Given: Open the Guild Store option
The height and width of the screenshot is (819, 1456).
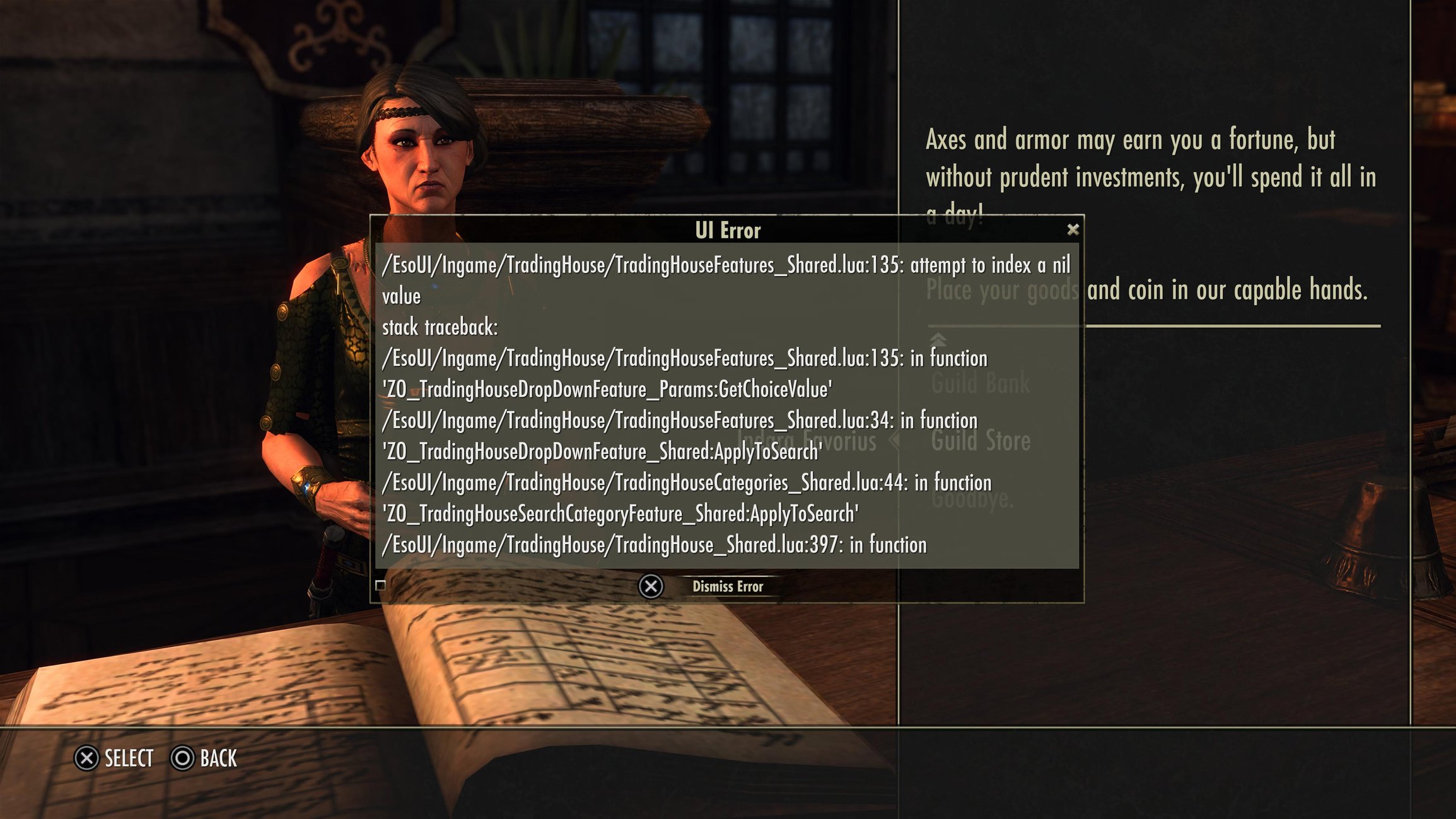Looking at the screenshot, I should pyautogui.click(x=981, y=441).
